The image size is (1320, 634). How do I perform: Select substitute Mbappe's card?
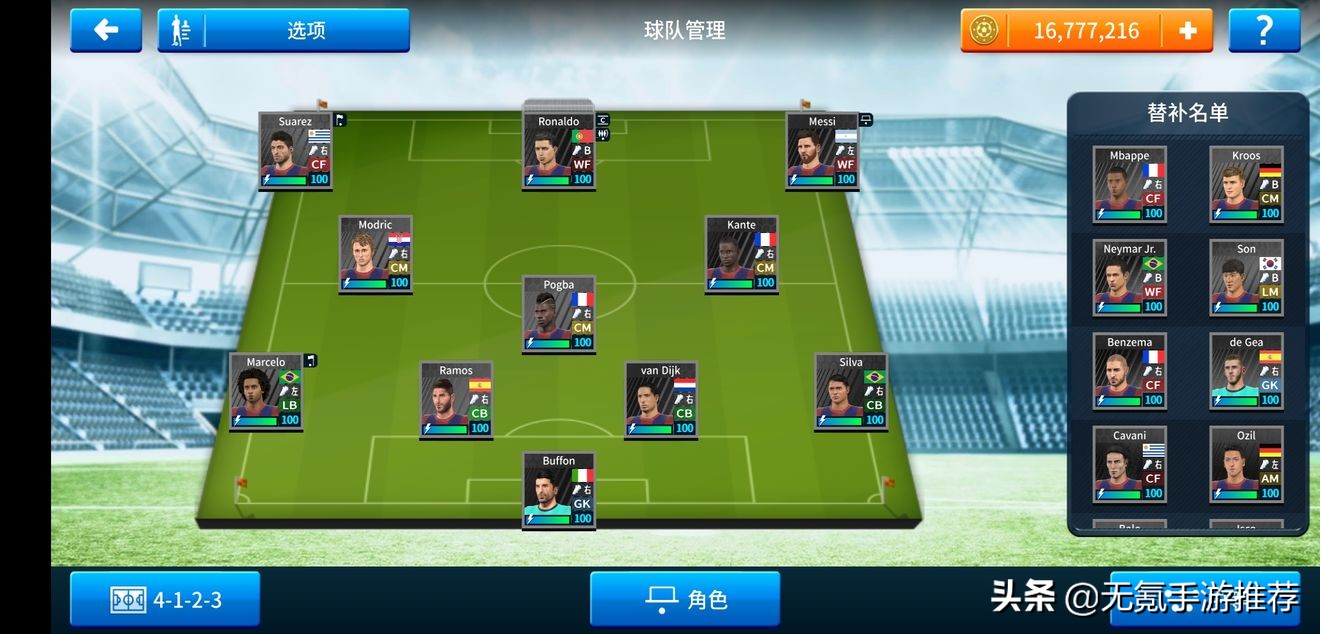click(x=1129, y=185)
